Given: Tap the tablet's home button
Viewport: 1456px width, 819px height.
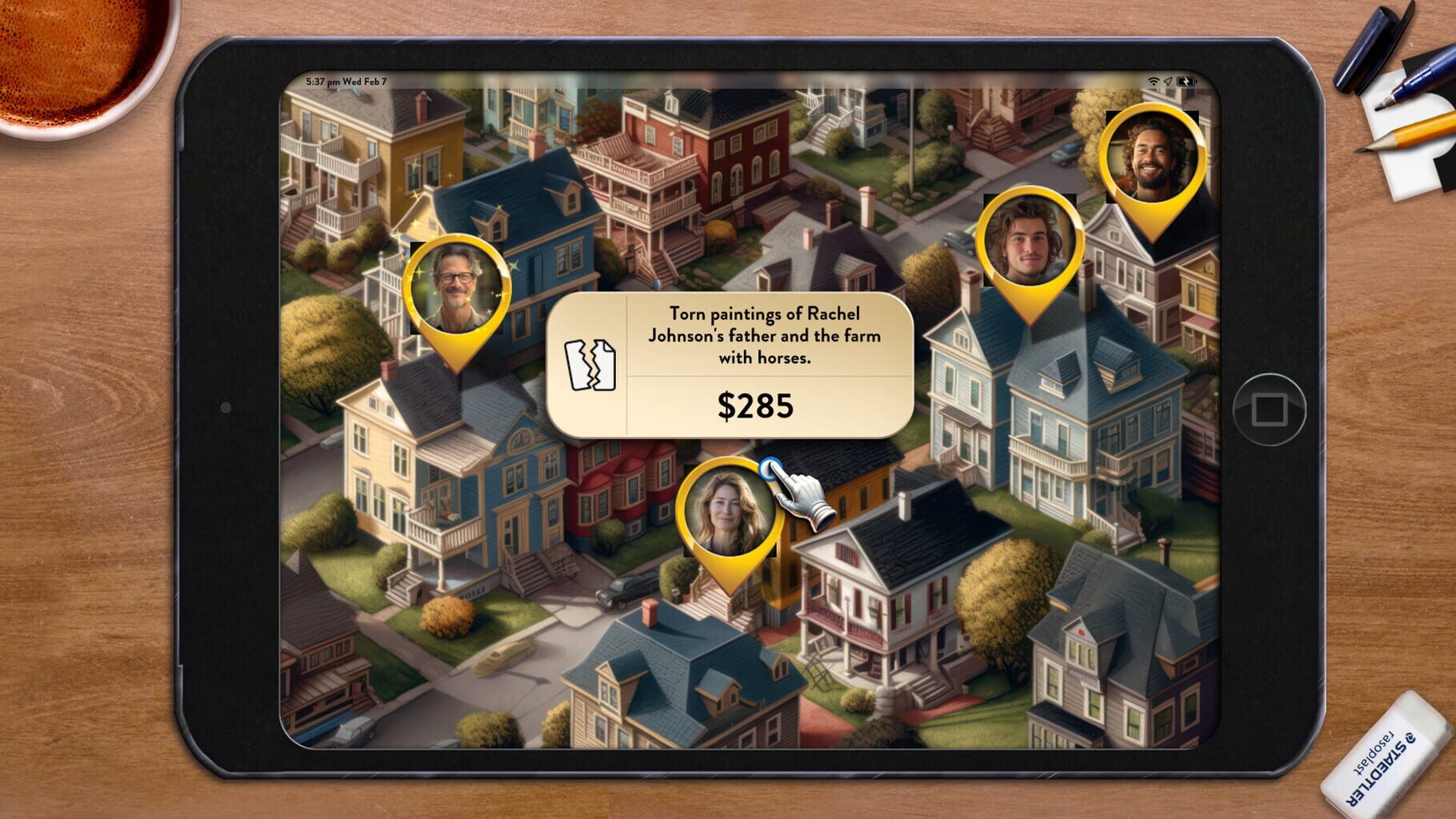Looking at the screenshot, I should tap(1269, 409).
